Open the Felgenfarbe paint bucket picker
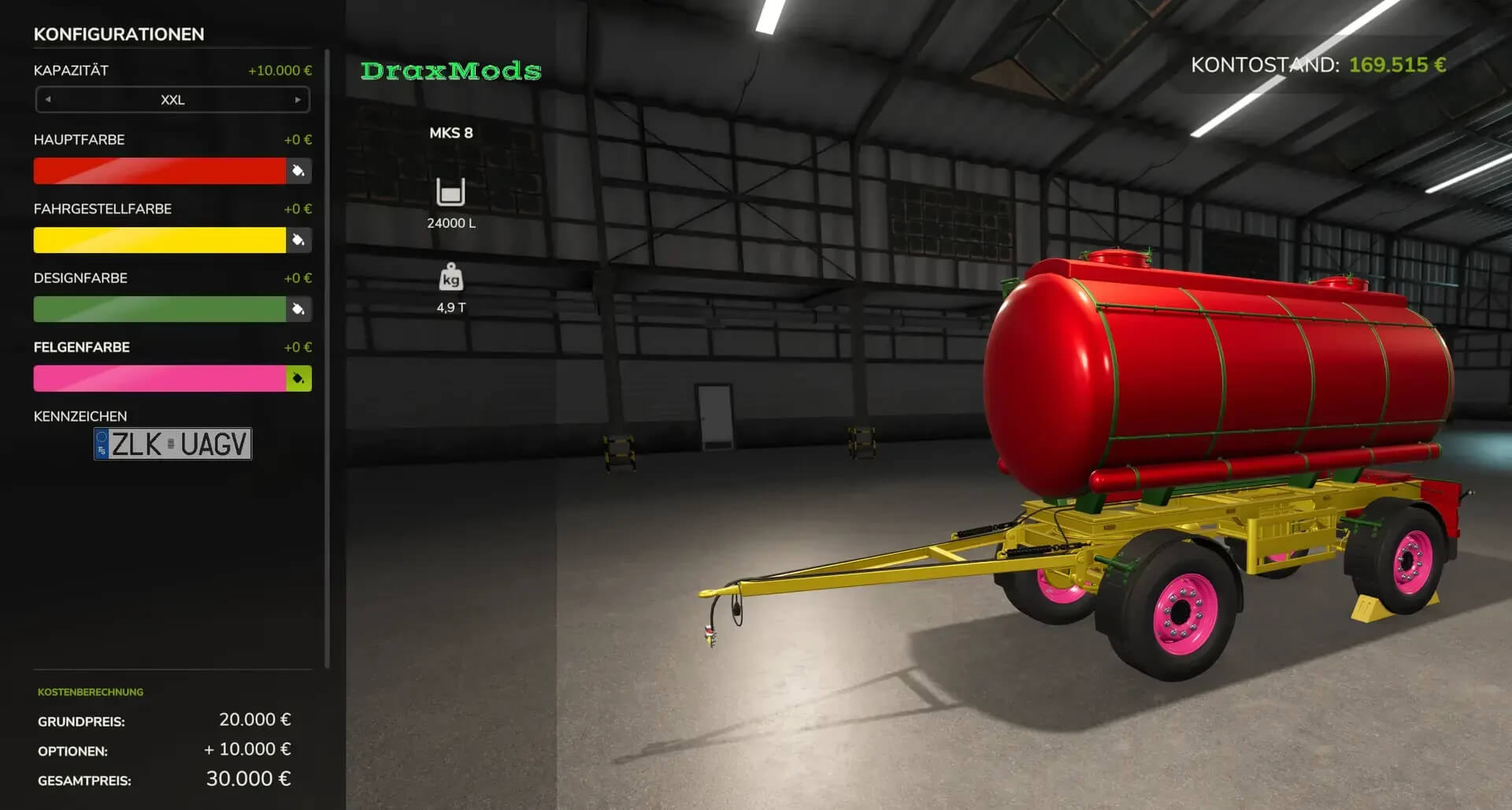The width and height of the screenshot is (1512, 810). point(298,379)
